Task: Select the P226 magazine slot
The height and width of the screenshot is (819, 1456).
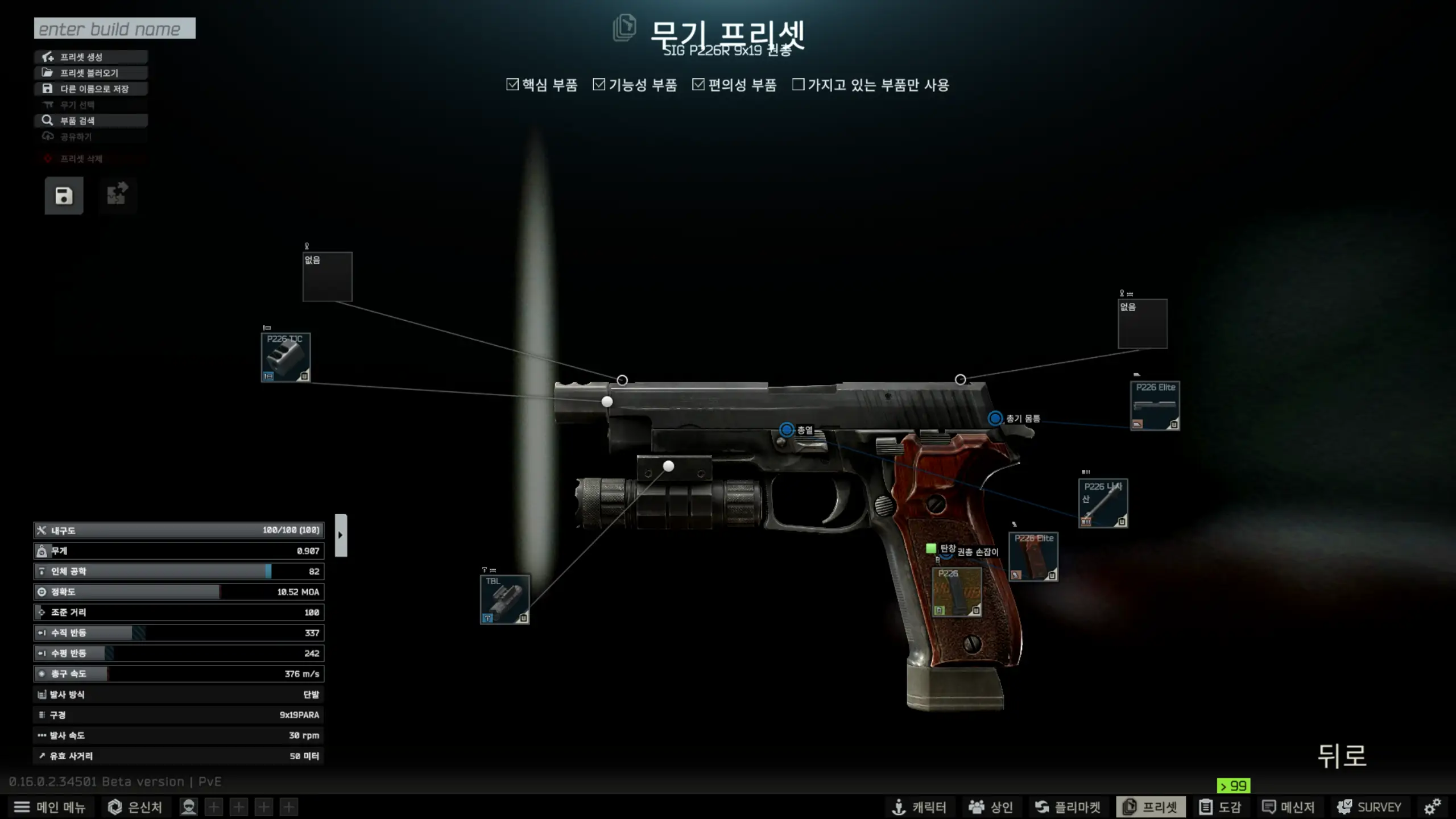Action: point(957,592)
